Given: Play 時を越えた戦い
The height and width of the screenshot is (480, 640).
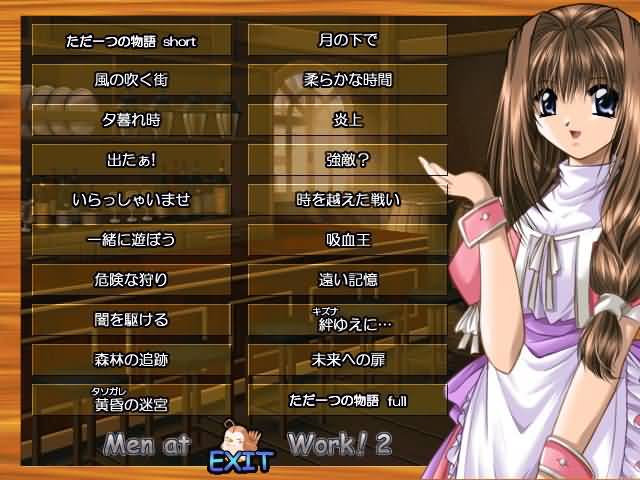Looking at the screenshot, I should click(348, 200).
